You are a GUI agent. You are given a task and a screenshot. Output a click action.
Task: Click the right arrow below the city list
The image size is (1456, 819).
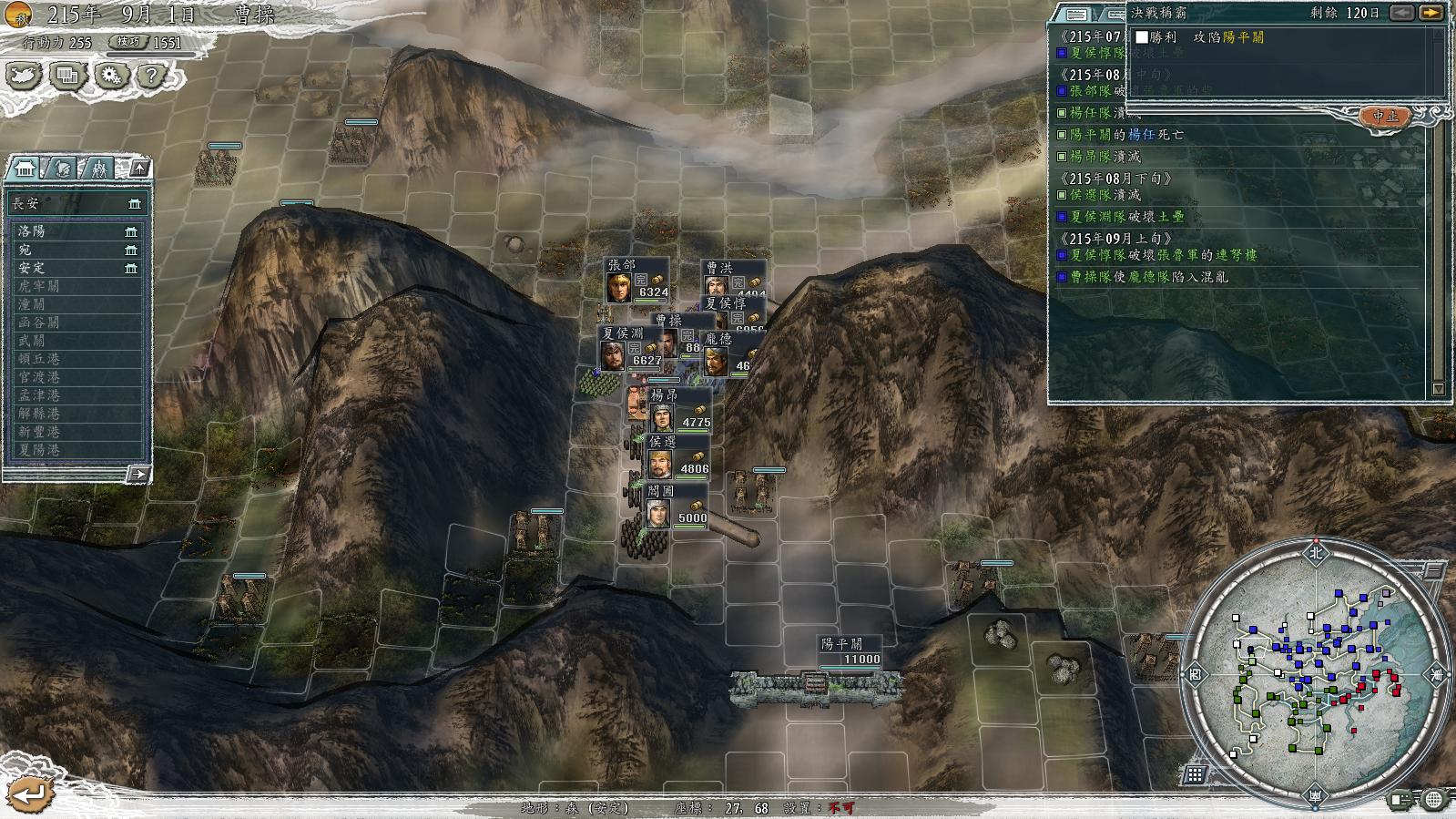pyautogui.click(x=137, y=475)
